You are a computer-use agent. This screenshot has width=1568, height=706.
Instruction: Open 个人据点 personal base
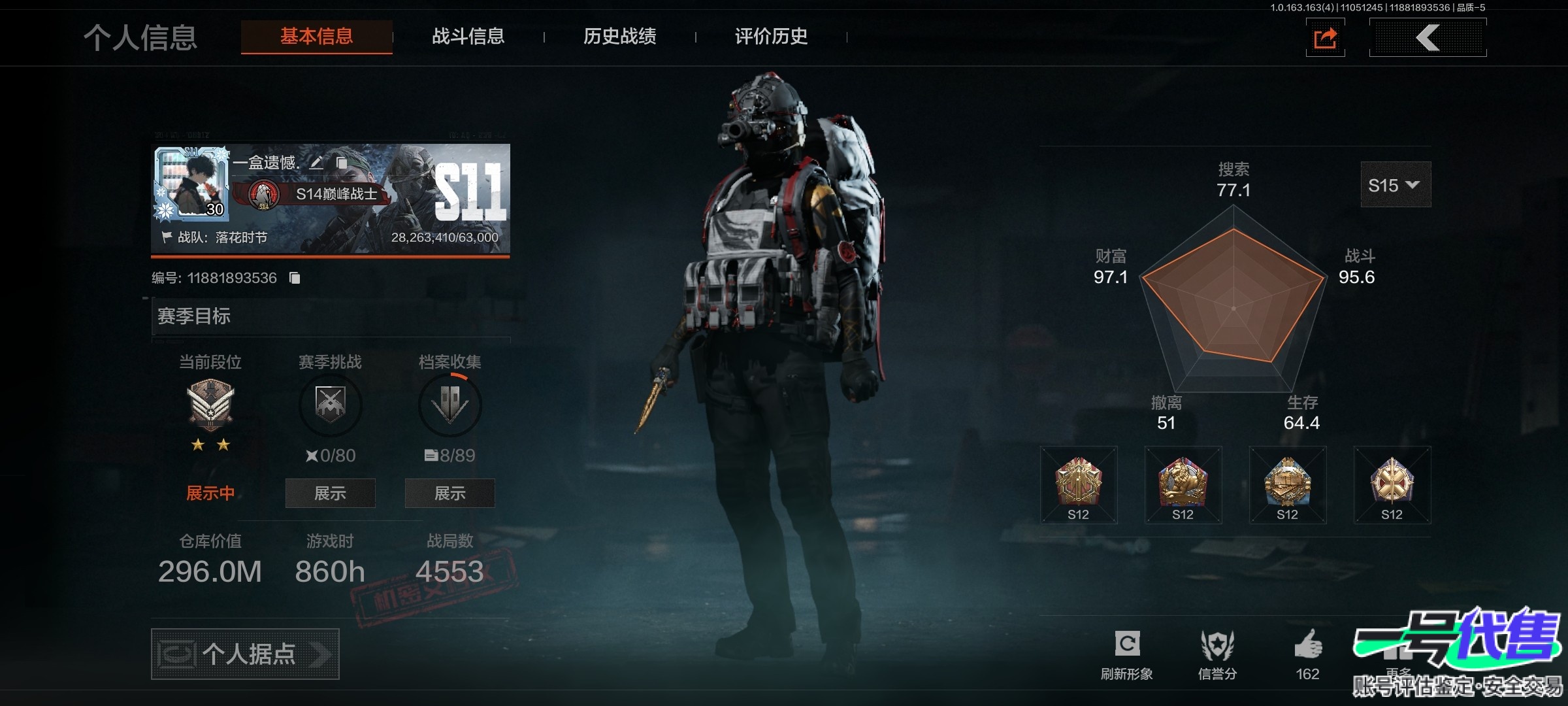245,654
